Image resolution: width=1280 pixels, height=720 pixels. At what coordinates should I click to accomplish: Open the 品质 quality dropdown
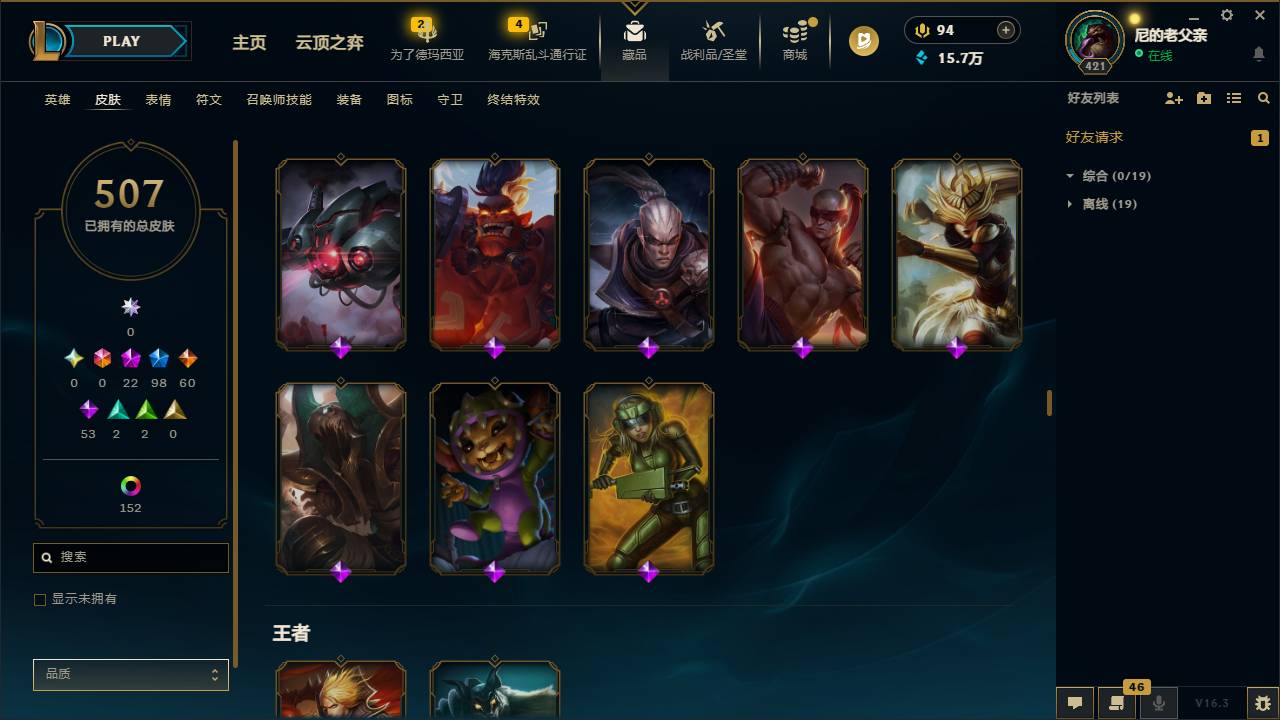tap(130, 674)
